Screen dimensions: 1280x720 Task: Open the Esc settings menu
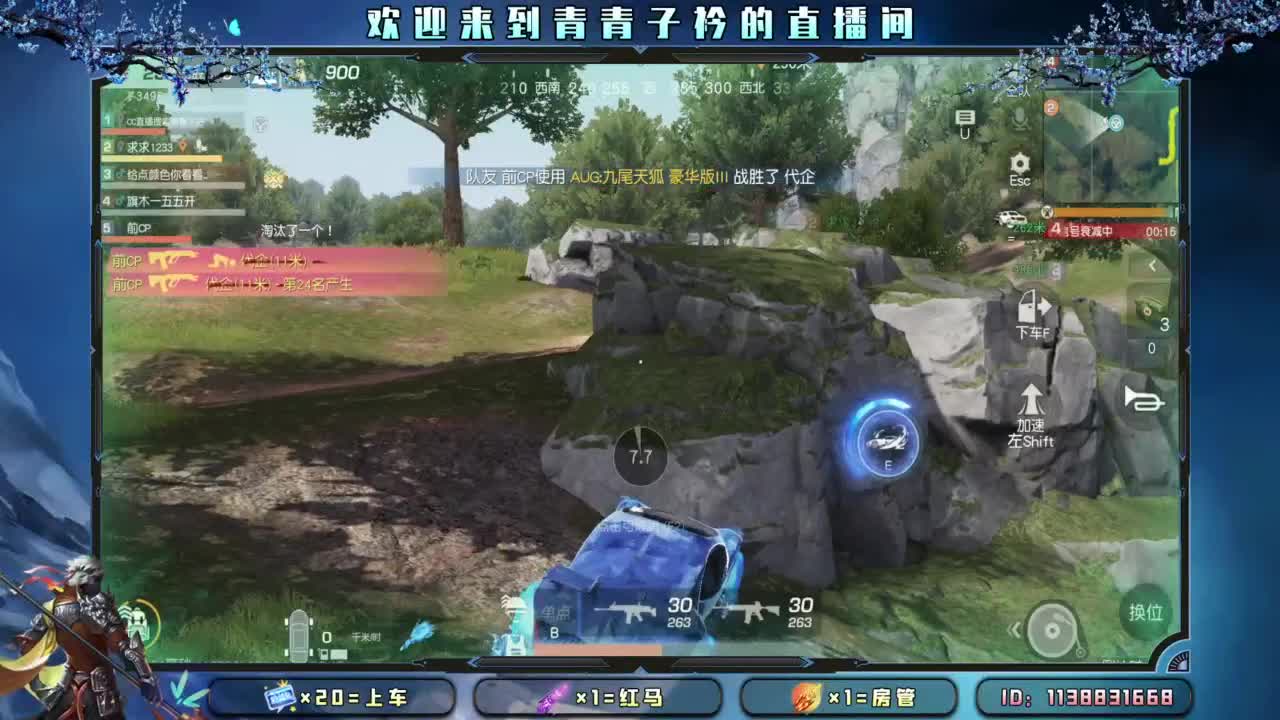1019,162
